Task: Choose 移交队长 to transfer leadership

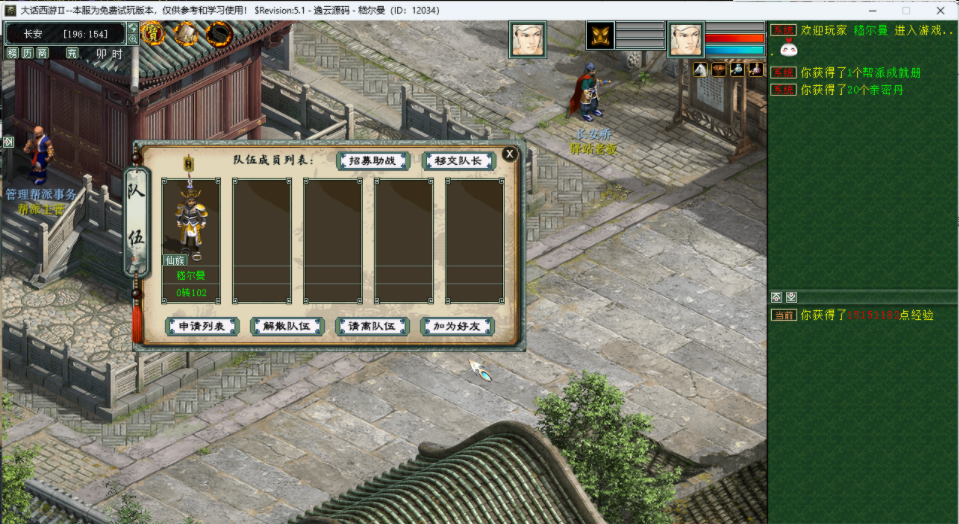Action: 458,161
